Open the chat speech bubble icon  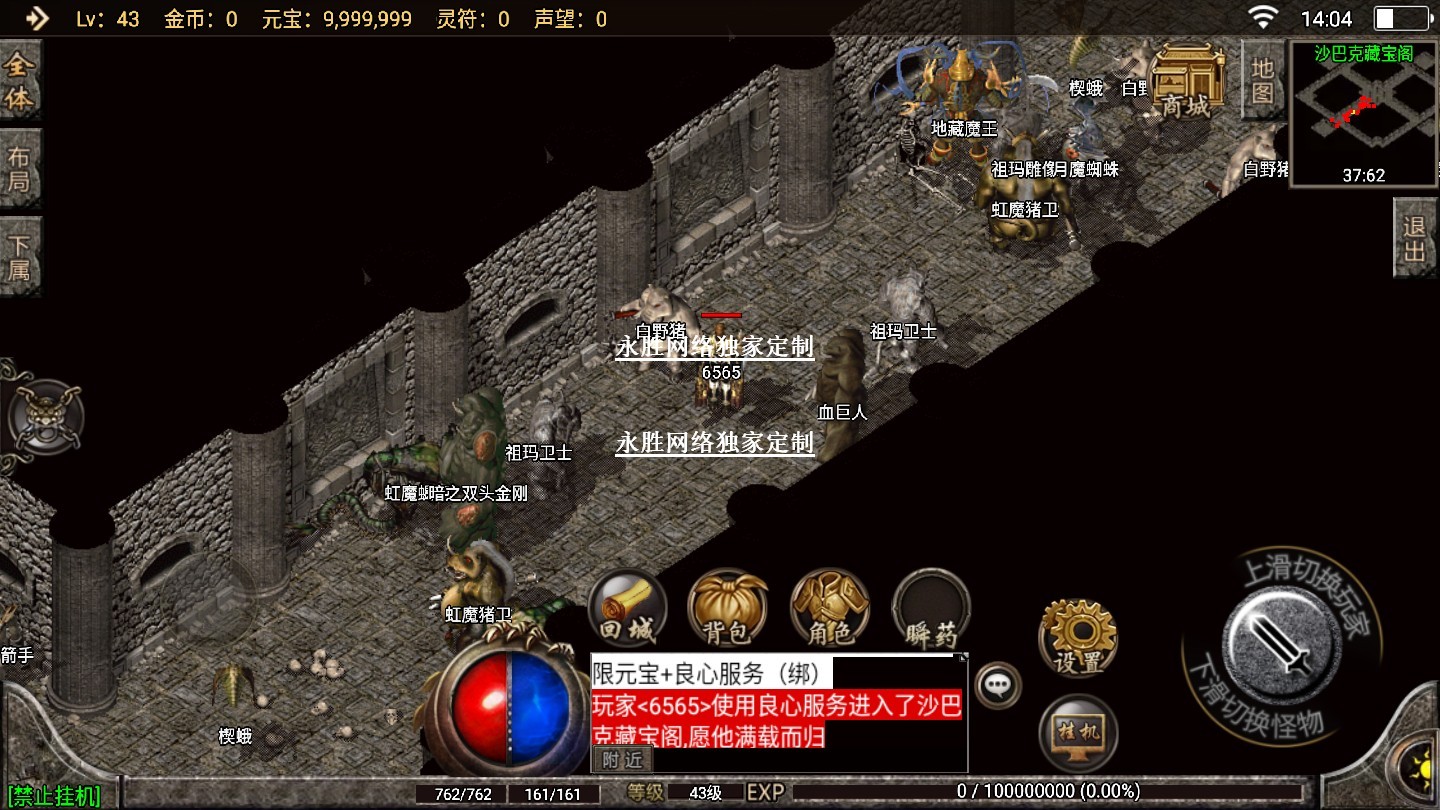point(997,685)
